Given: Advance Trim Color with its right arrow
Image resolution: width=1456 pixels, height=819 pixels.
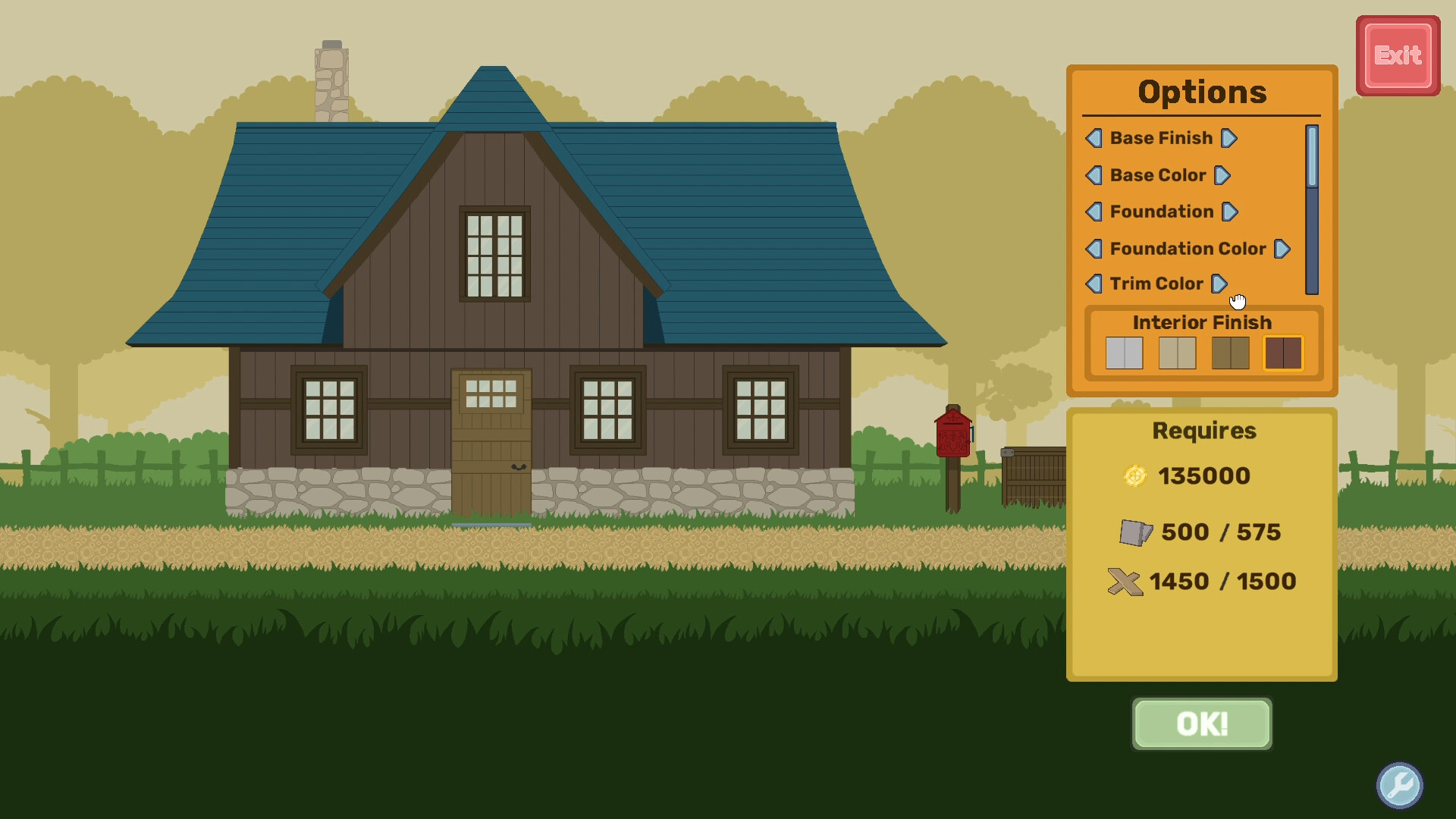Looking at the screenshot, I should 1219,284.
